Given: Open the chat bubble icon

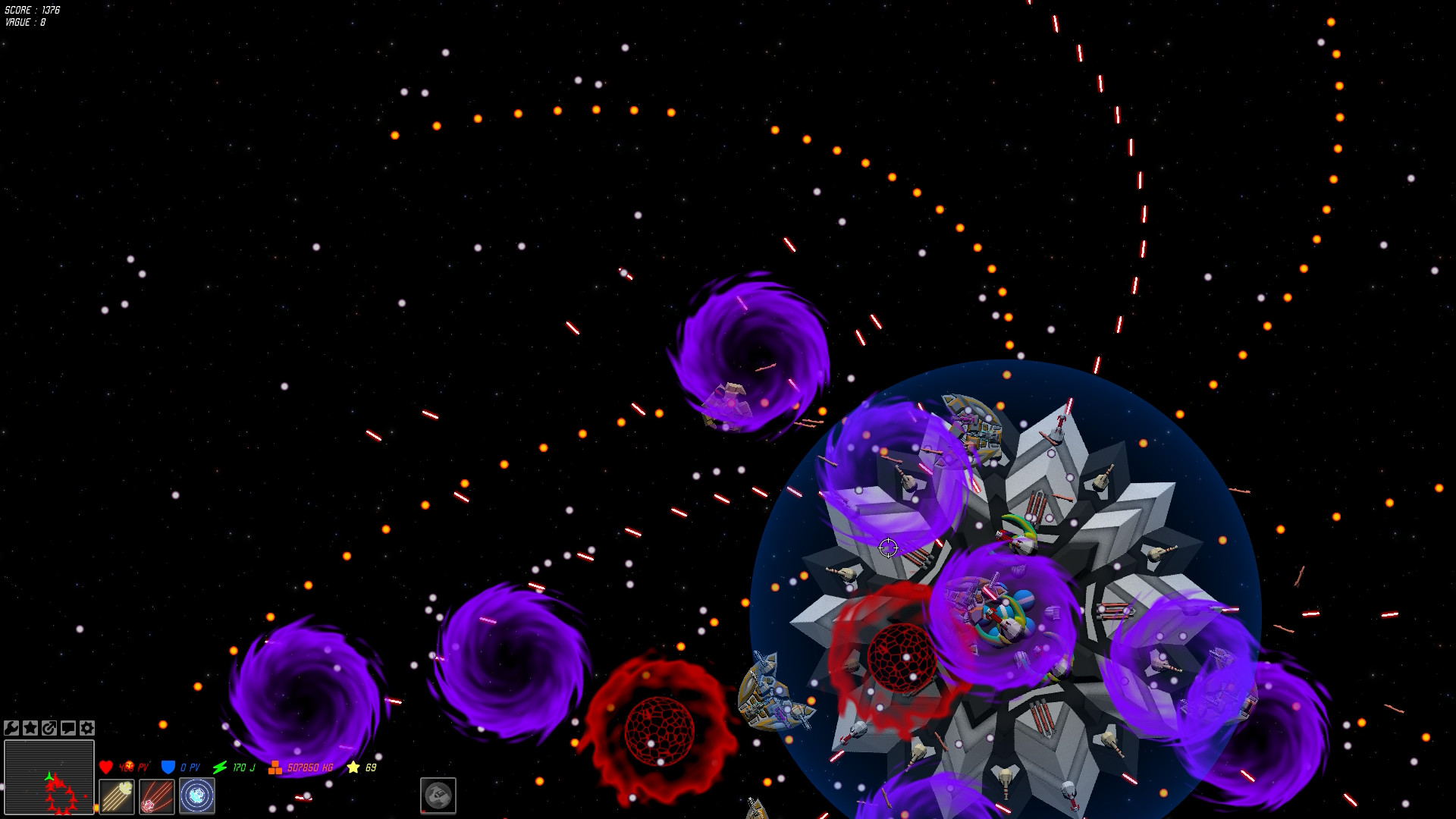Looking at the screenshot, I should point(67,728).
